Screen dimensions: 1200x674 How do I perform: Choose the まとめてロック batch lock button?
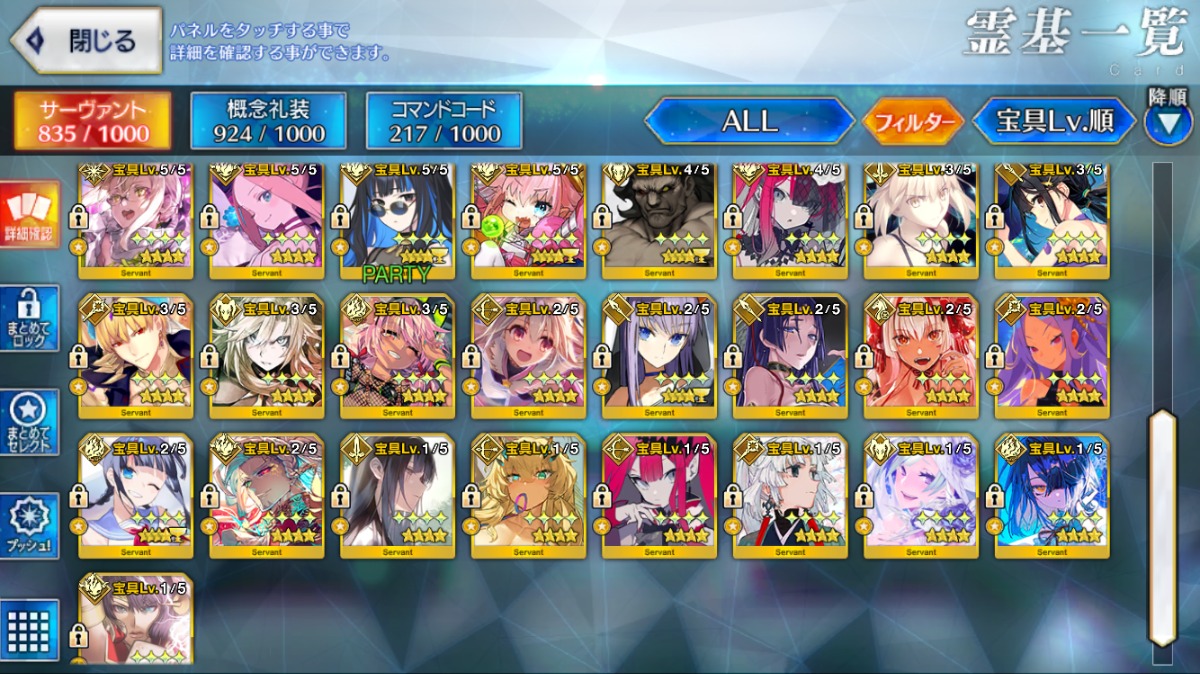29,318
